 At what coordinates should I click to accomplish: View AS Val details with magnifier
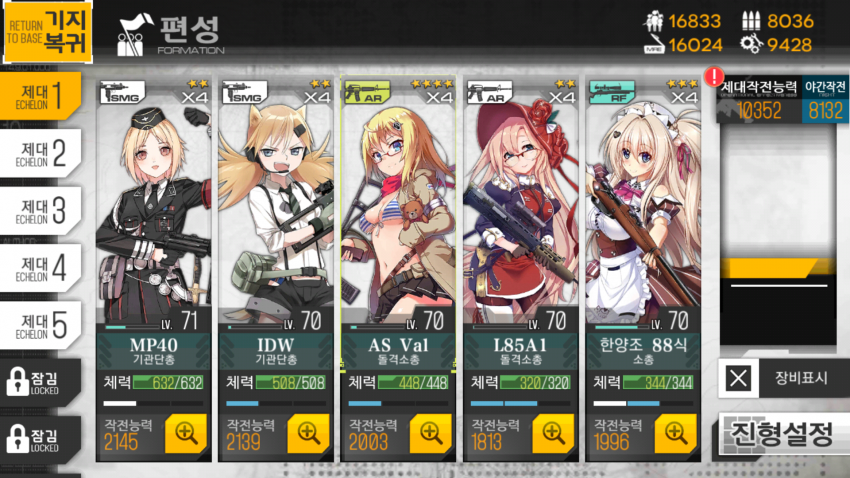coord(431,432)
